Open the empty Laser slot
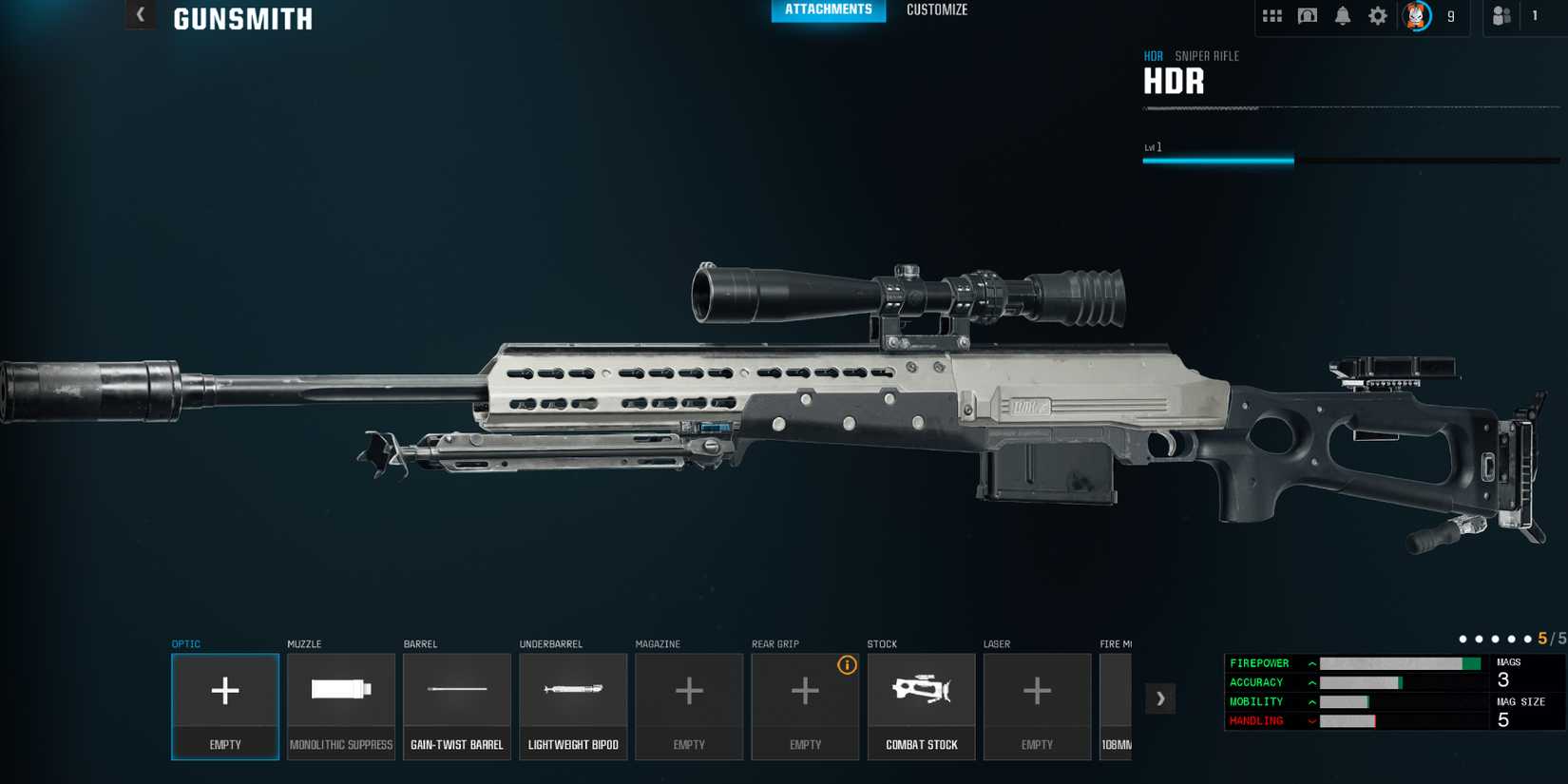 tap(1037, 706)
